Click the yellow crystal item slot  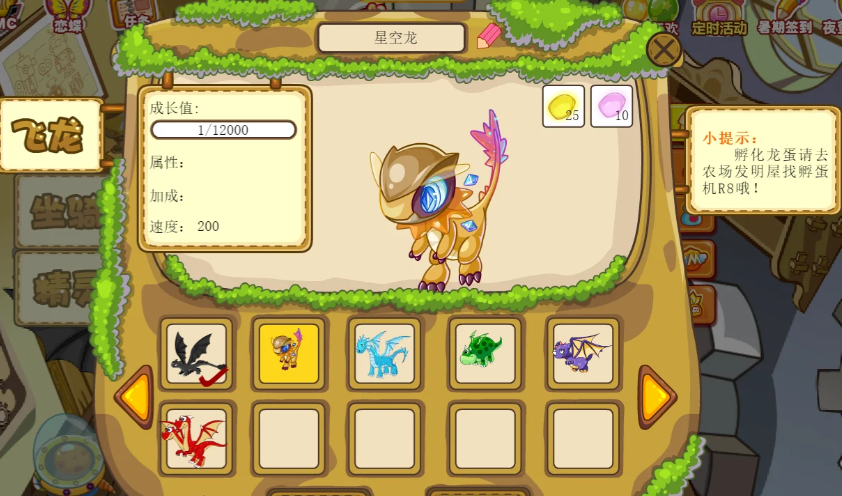coord(563,106)
